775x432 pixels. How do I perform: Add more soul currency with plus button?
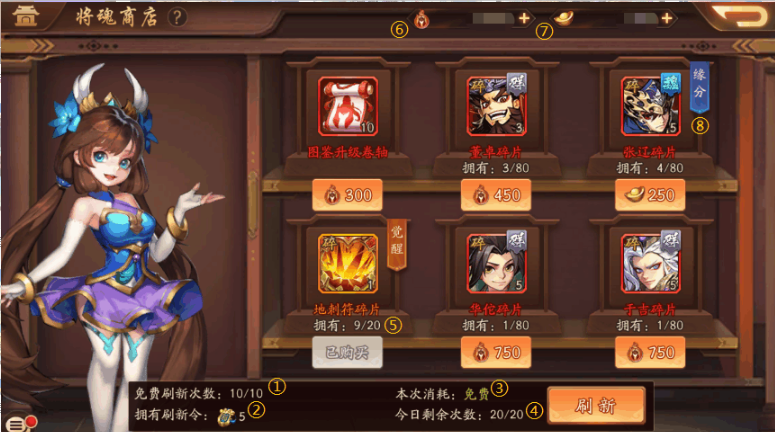[524, 18]
